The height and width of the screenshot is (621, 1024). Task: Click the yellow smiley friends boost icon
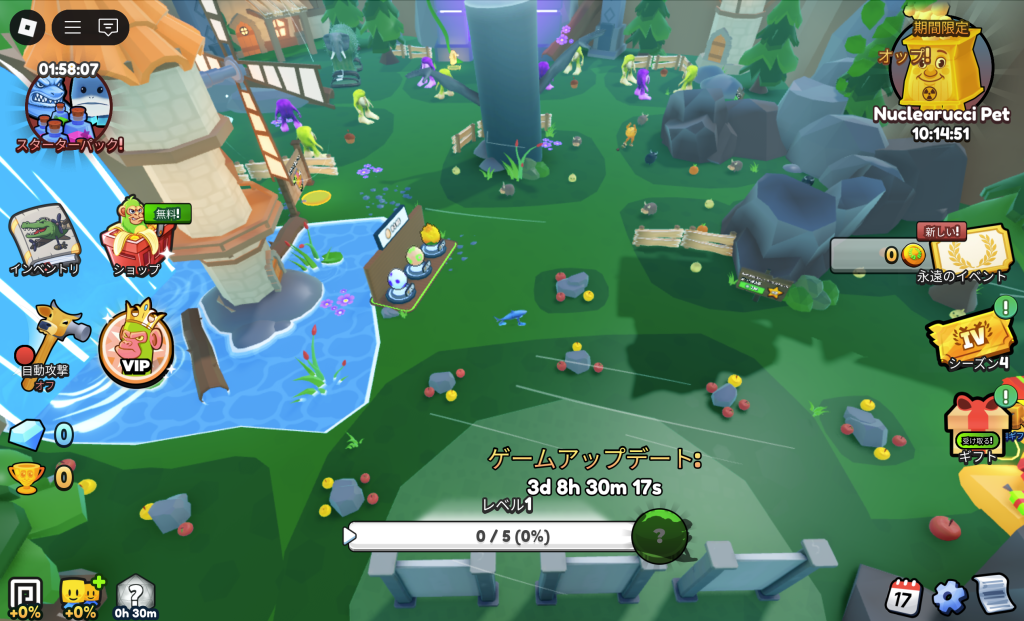[79, 596]
